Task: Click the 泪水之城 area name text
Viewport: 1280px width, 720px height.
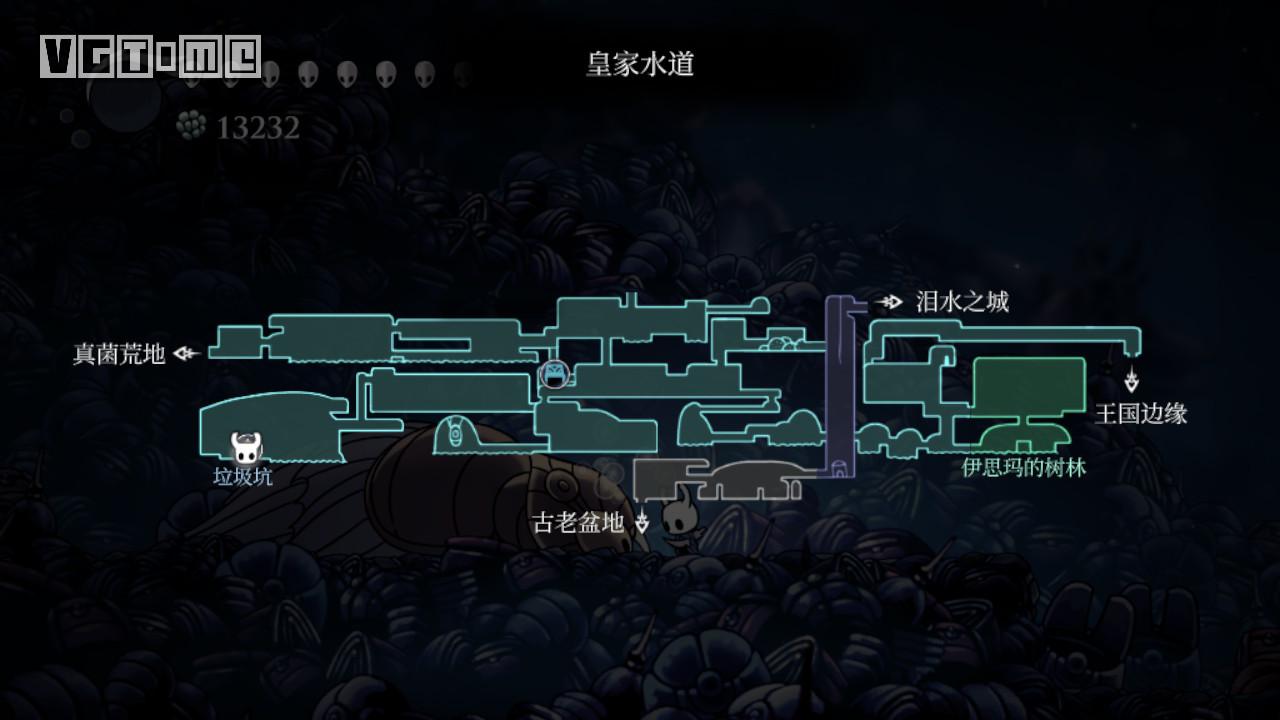Action: point(961,299)
